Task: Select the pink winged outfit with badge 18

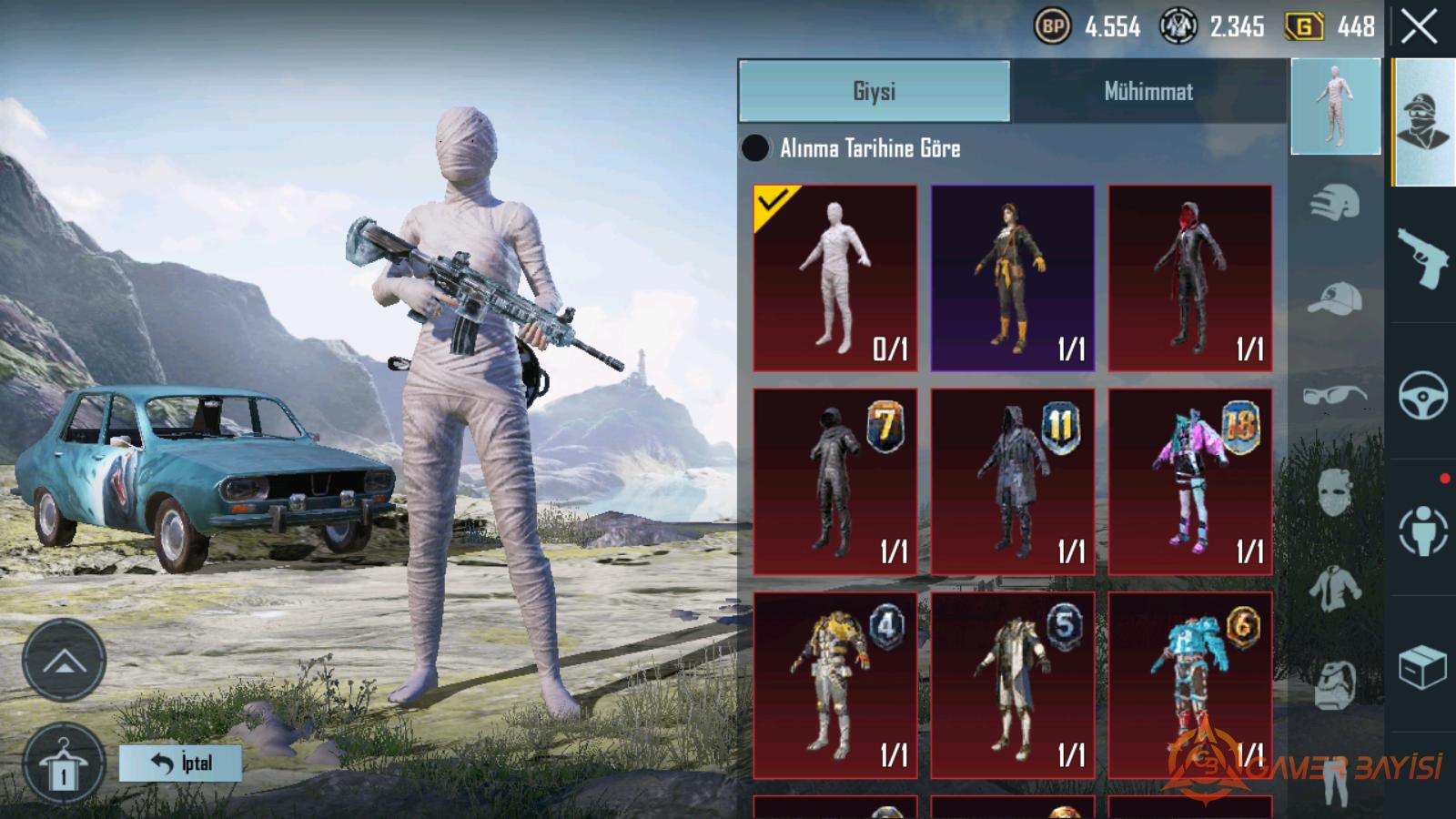Action: 1190,482
